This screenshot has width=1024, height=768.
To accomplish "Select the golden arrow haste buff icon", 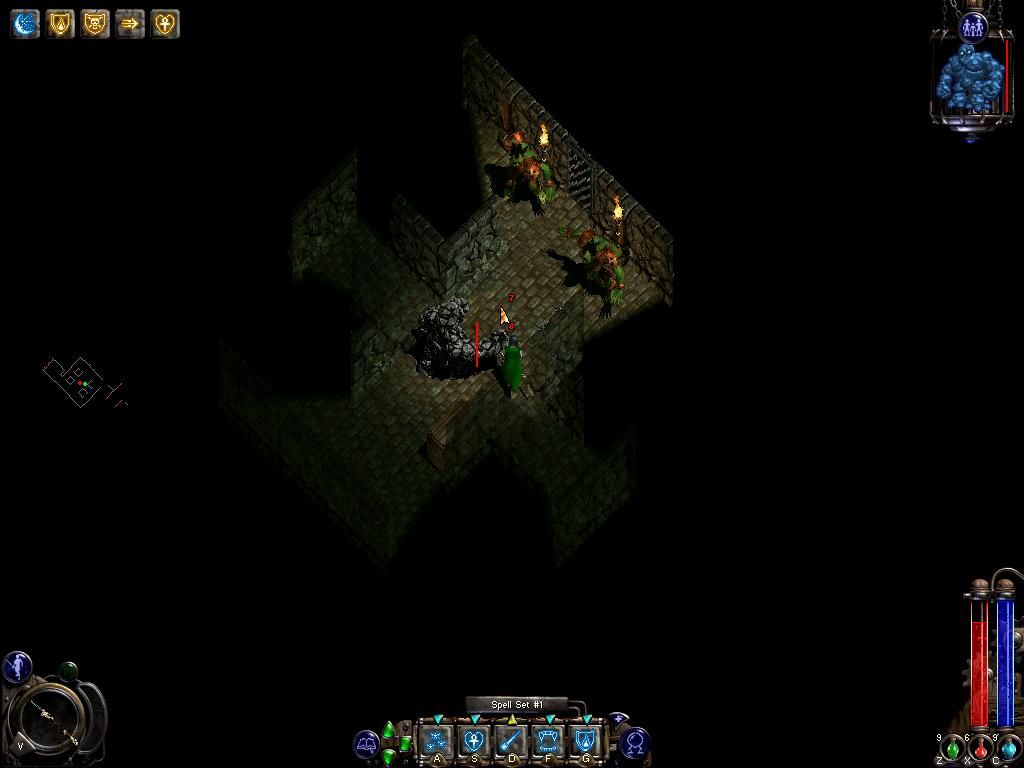I will click(x=130, y=24).
